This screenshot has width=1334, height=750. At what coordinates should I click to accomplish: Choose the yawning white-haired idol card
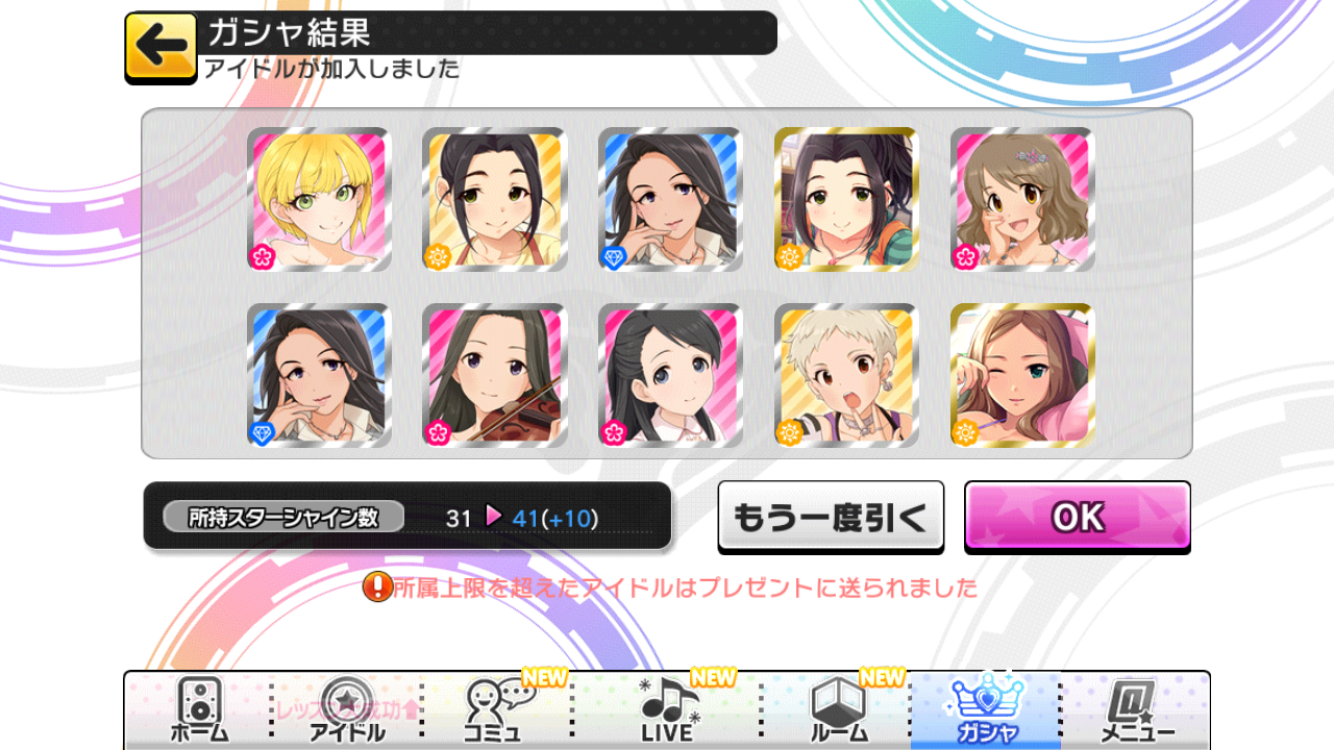click(846, 376)
